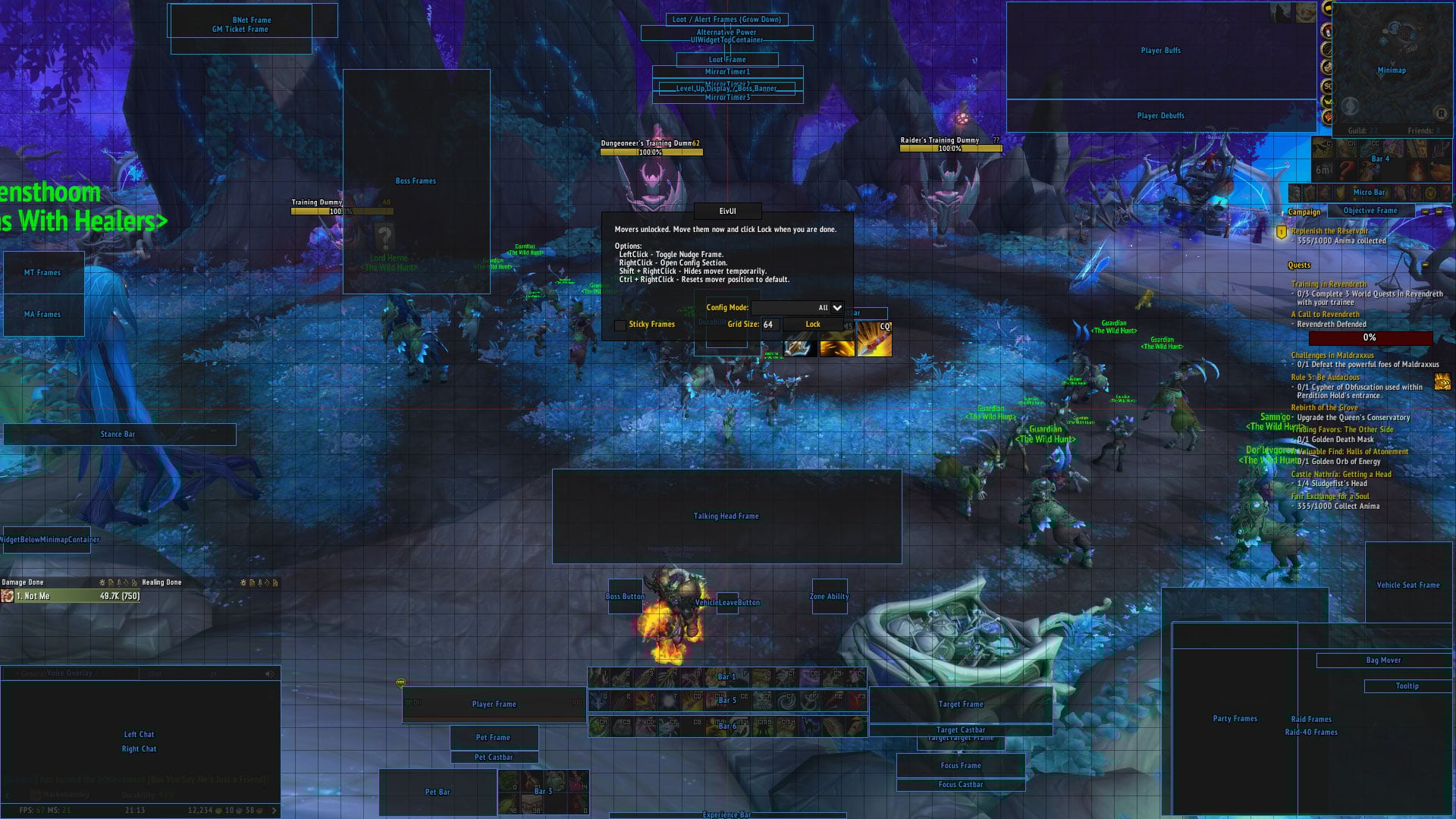Select the Boss Frames mover
The width and height of the screenshot is (1456, 819).
[416, 181]
